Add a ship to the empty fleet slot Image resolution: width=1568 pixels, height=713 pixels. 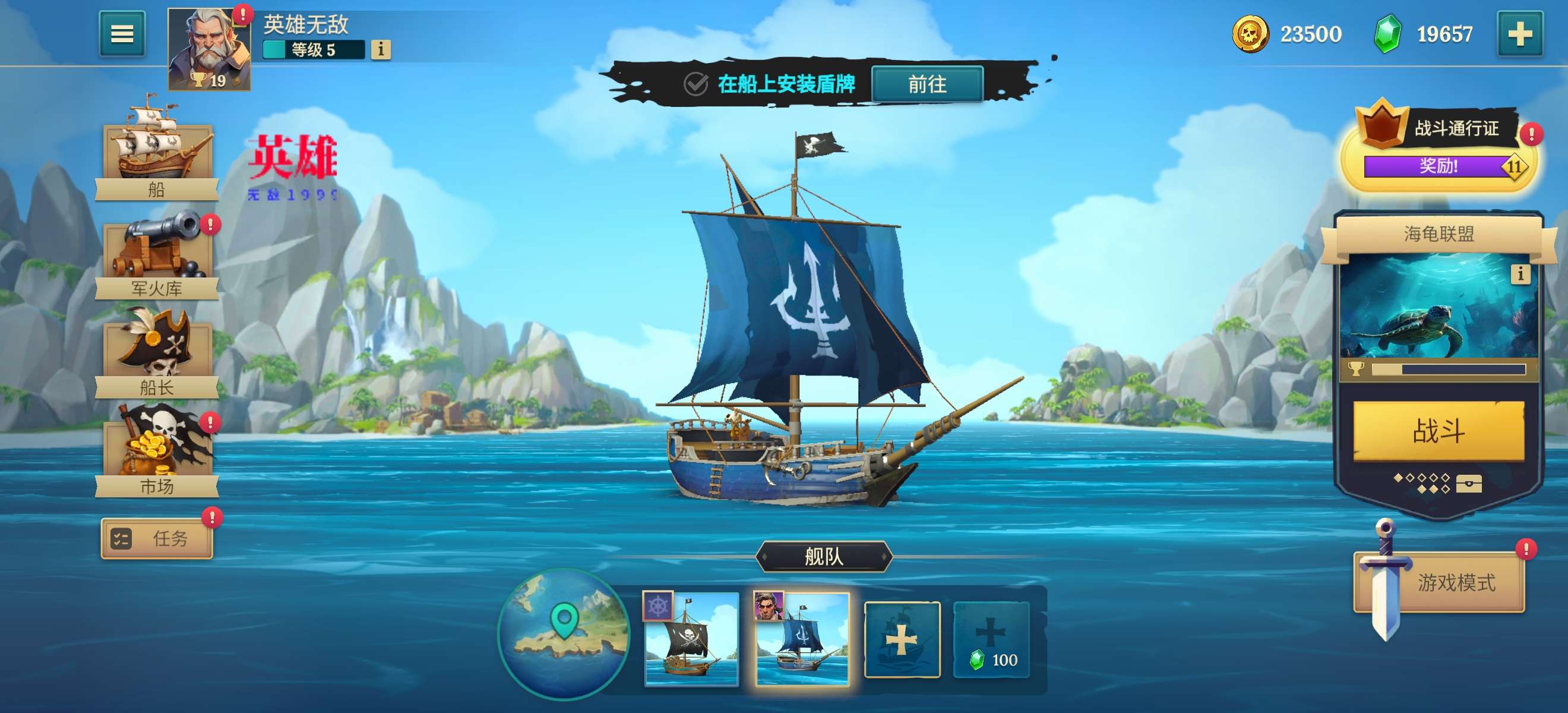pyautogui.click(x=902, y=639)
